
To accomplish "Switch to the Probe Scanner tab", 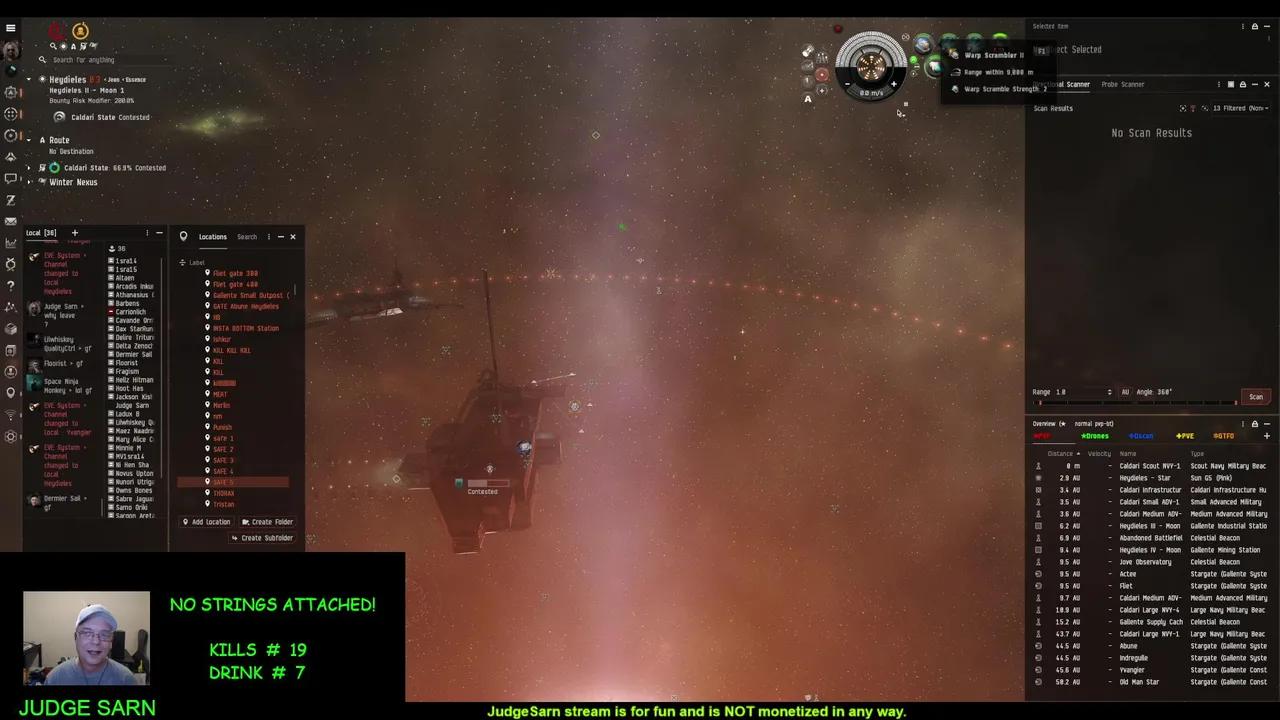I will (1122, 85).
